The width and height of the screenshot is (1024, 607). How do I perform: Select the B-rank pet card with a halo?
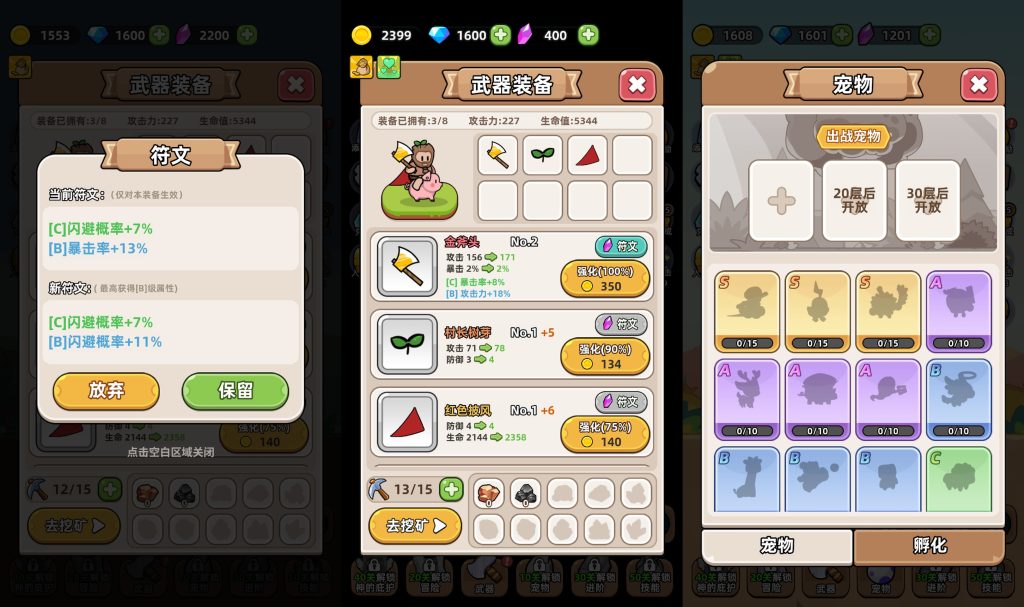(x=958, y=400)
